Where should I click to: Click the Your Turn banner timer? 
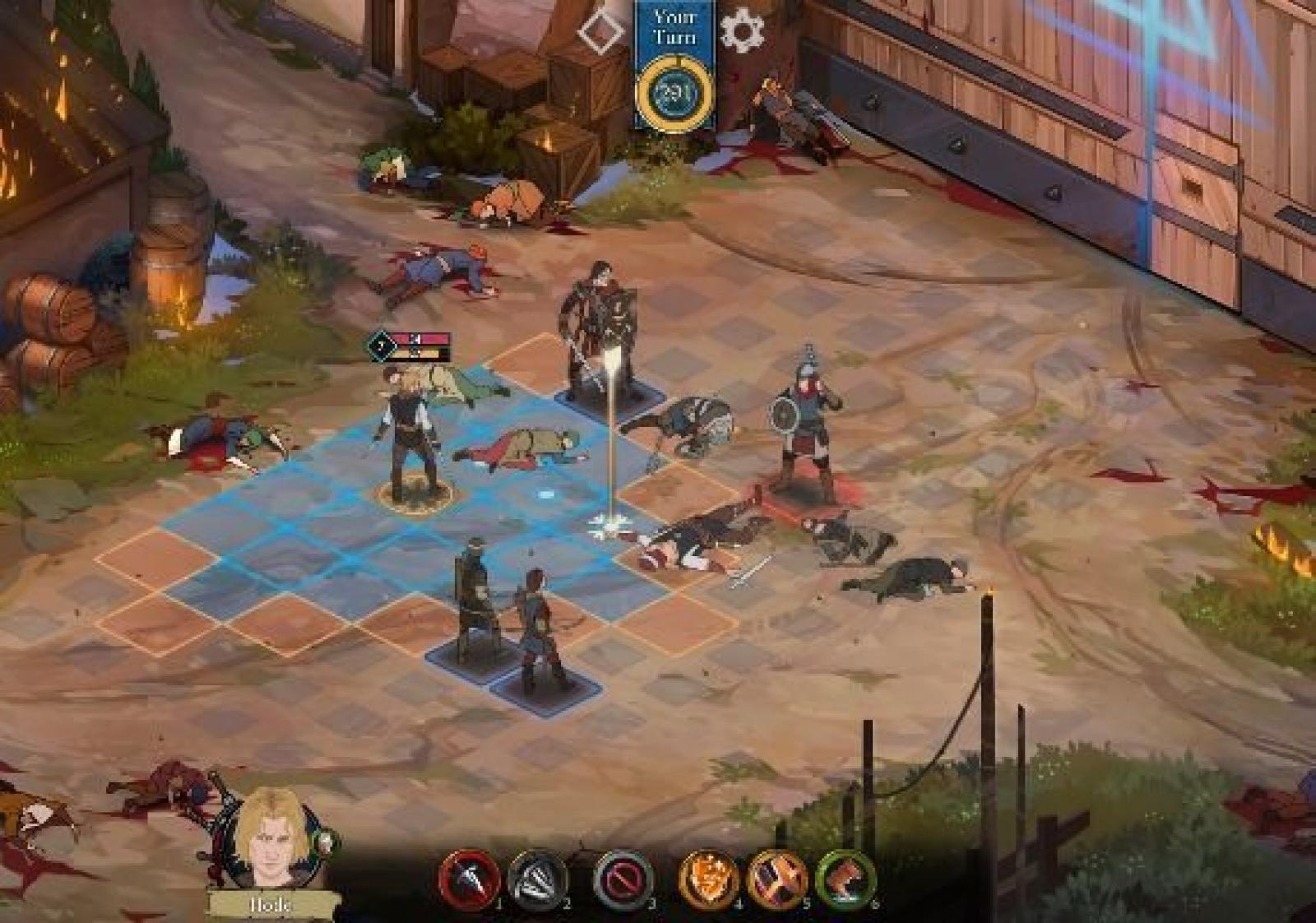674,93
